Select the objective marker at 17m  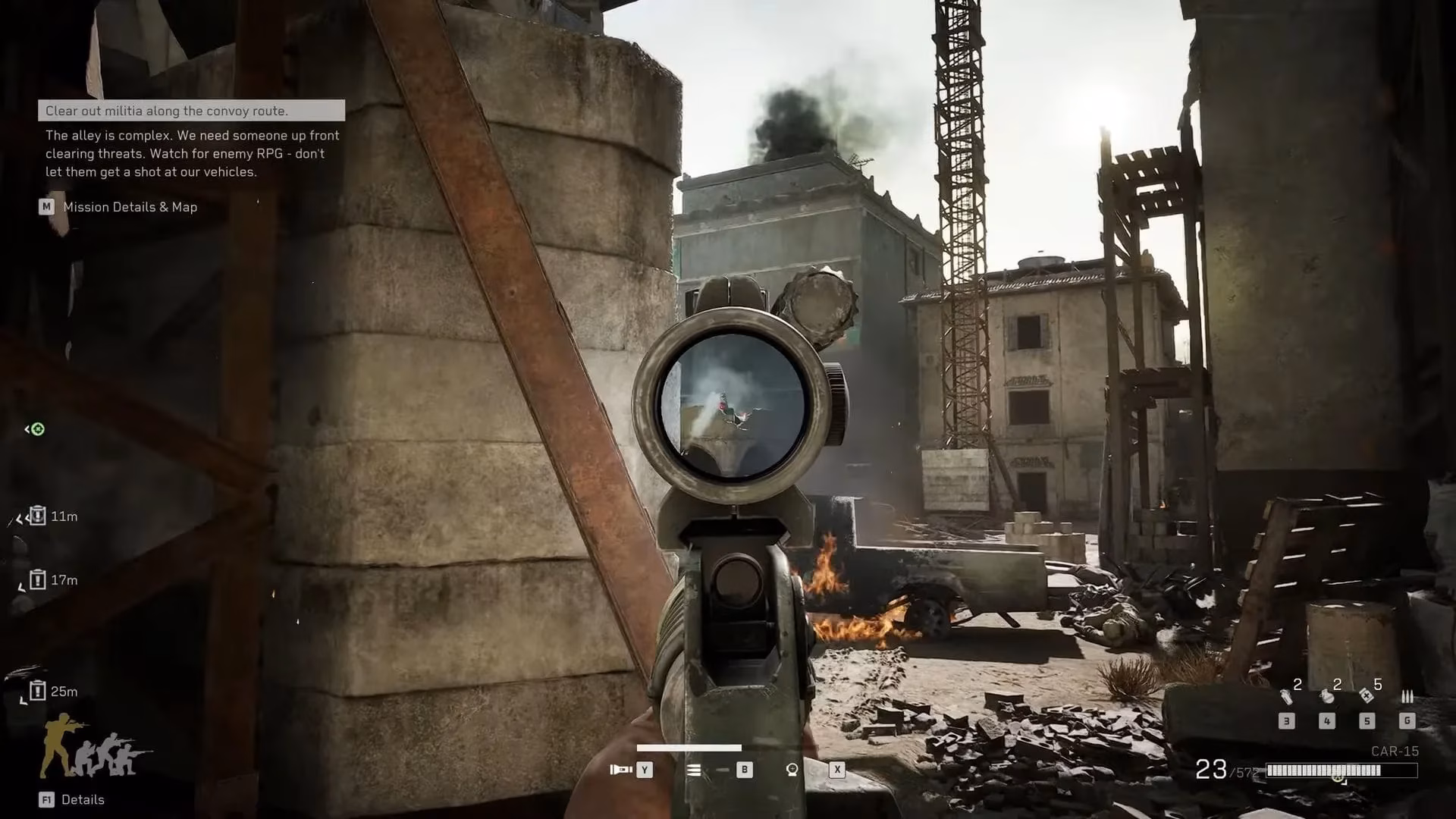(x=37, y=580)
